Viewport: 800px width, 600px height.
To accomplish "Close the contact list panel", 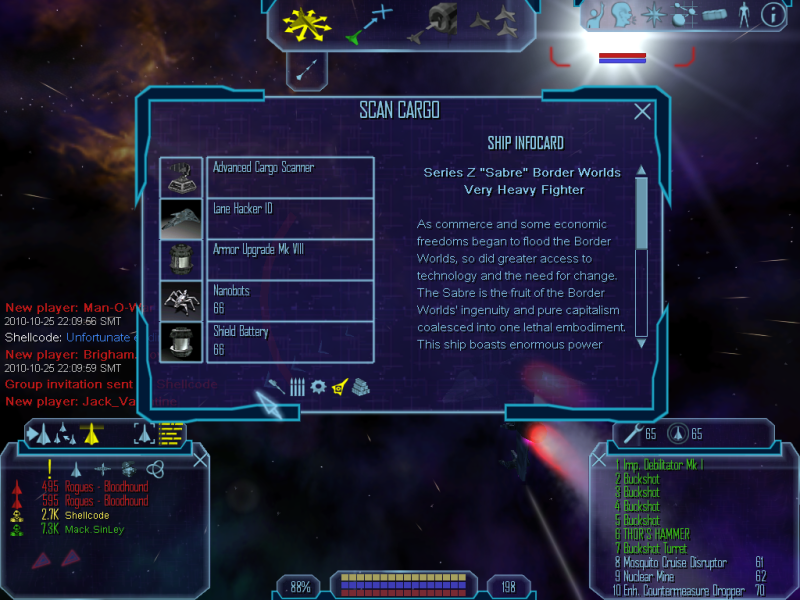I will coord(200,459).
